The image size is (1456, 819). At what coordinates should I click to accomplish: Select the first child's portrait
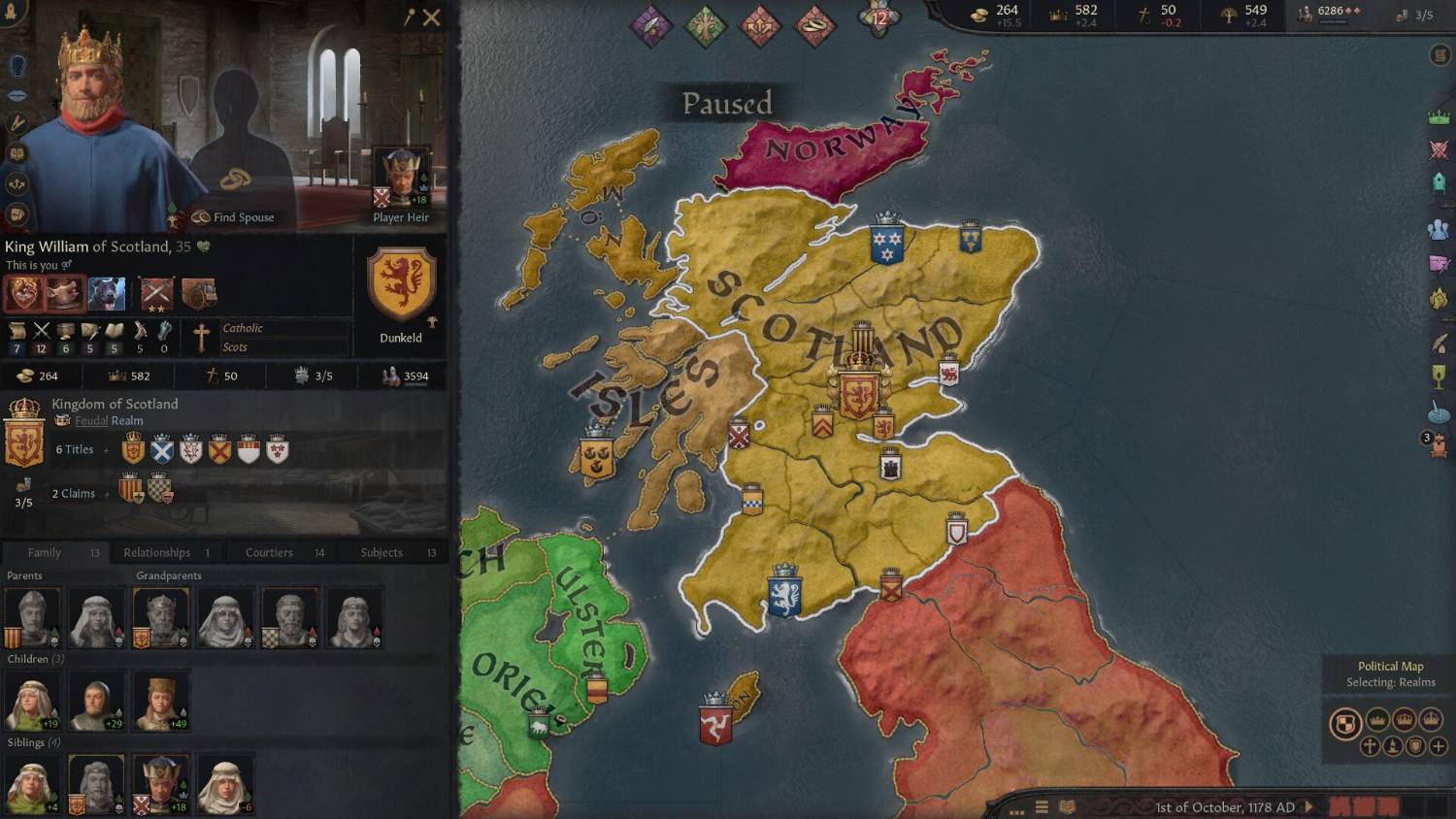32,701
